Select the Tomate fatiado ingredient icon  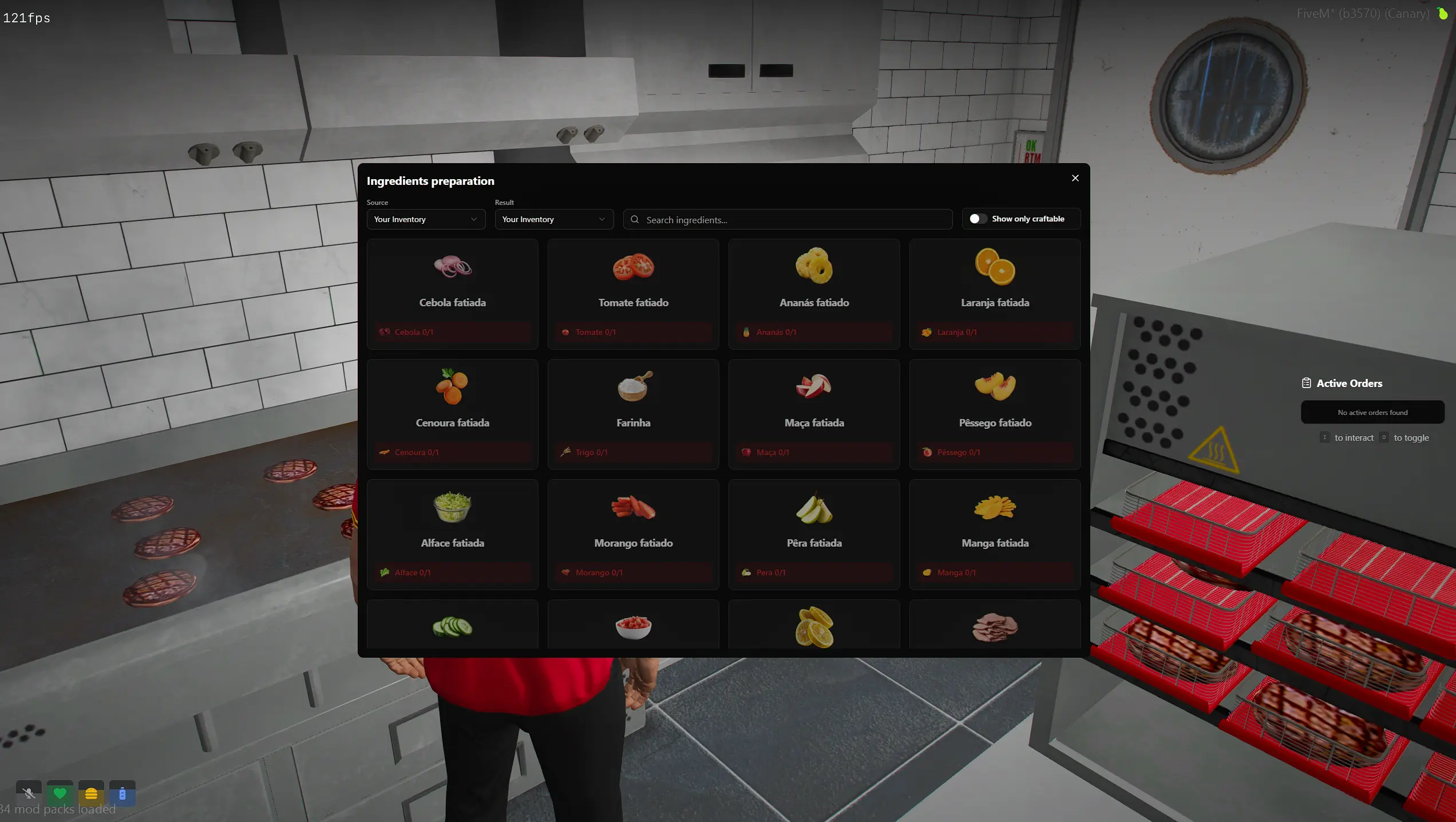(633, 267)
